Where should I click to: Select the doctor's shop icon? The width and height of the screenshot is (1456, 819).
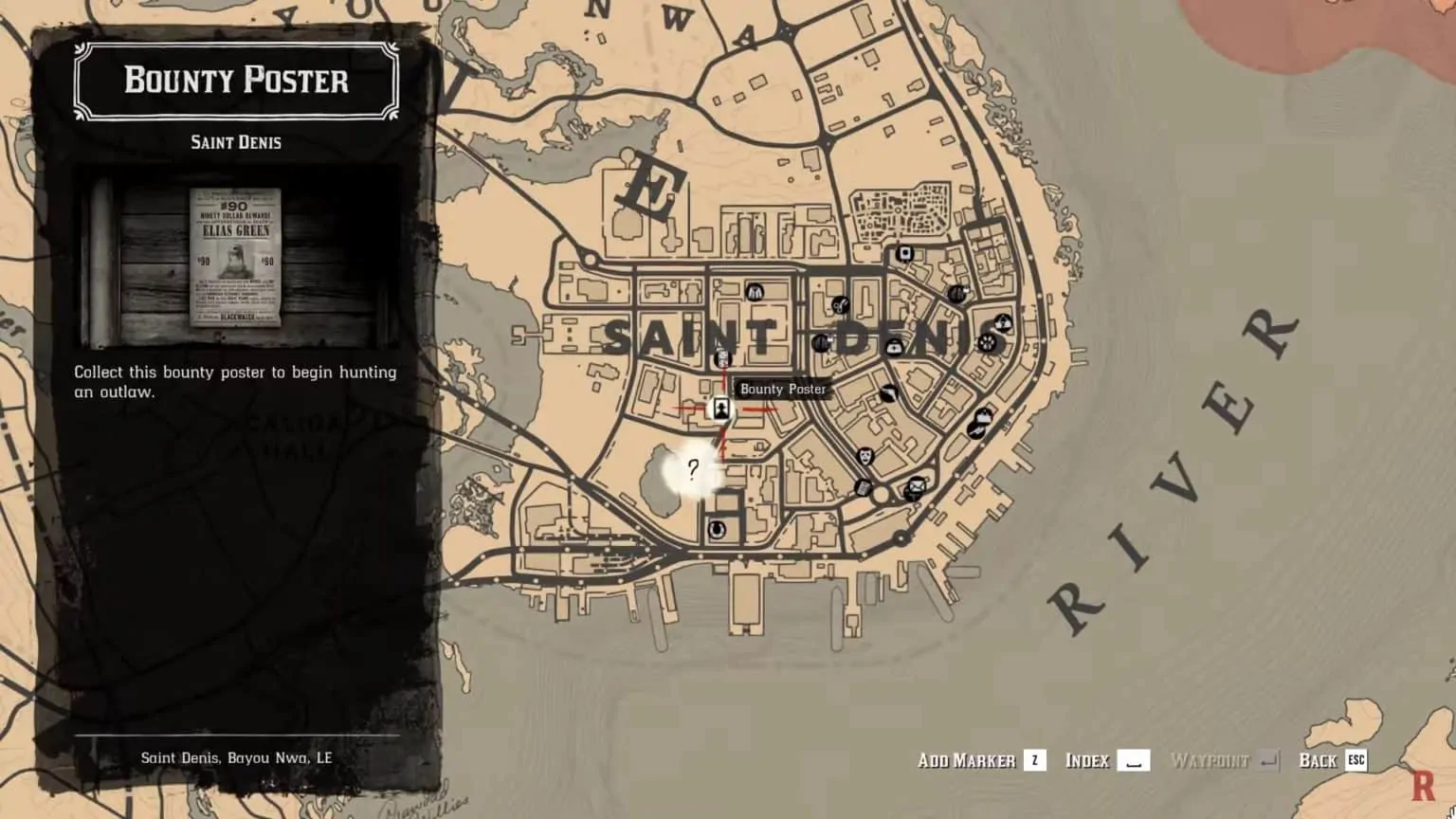(894, 347)
